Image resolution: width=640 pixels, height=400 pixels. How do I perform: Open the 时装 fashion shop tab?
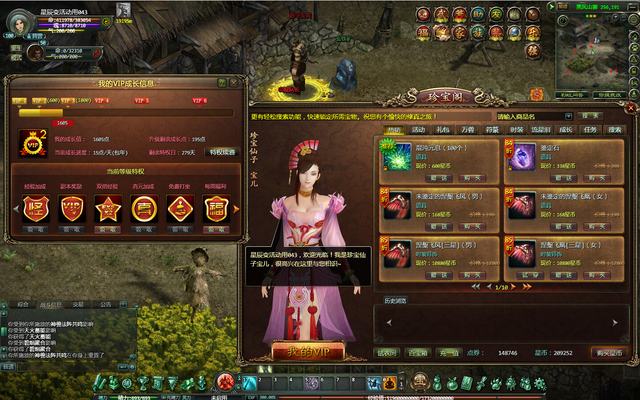517,130
